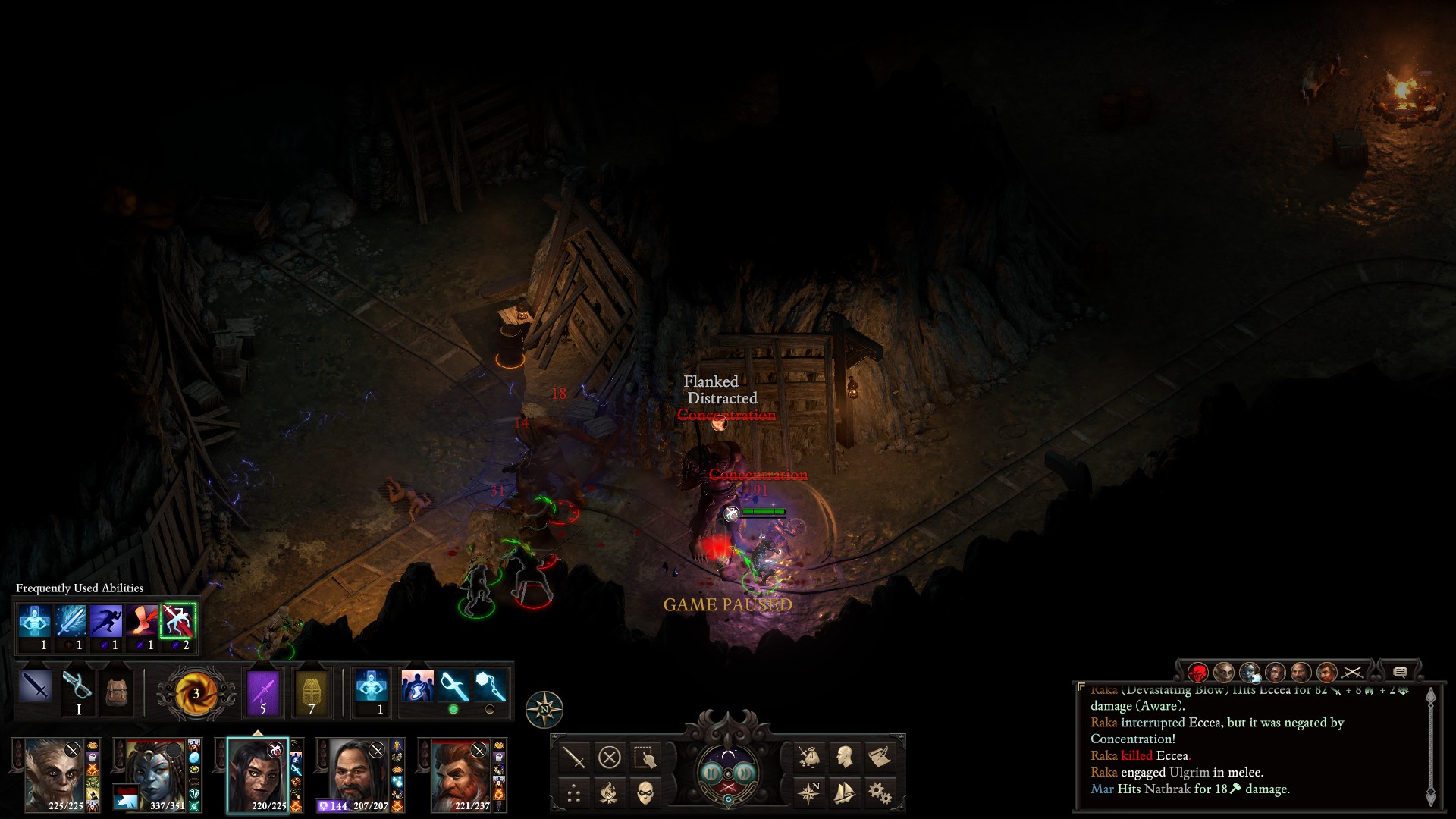Open the golden swirl ability menu
The image size is (1456, 819).
pyautogui.click(x=195, y=692)
